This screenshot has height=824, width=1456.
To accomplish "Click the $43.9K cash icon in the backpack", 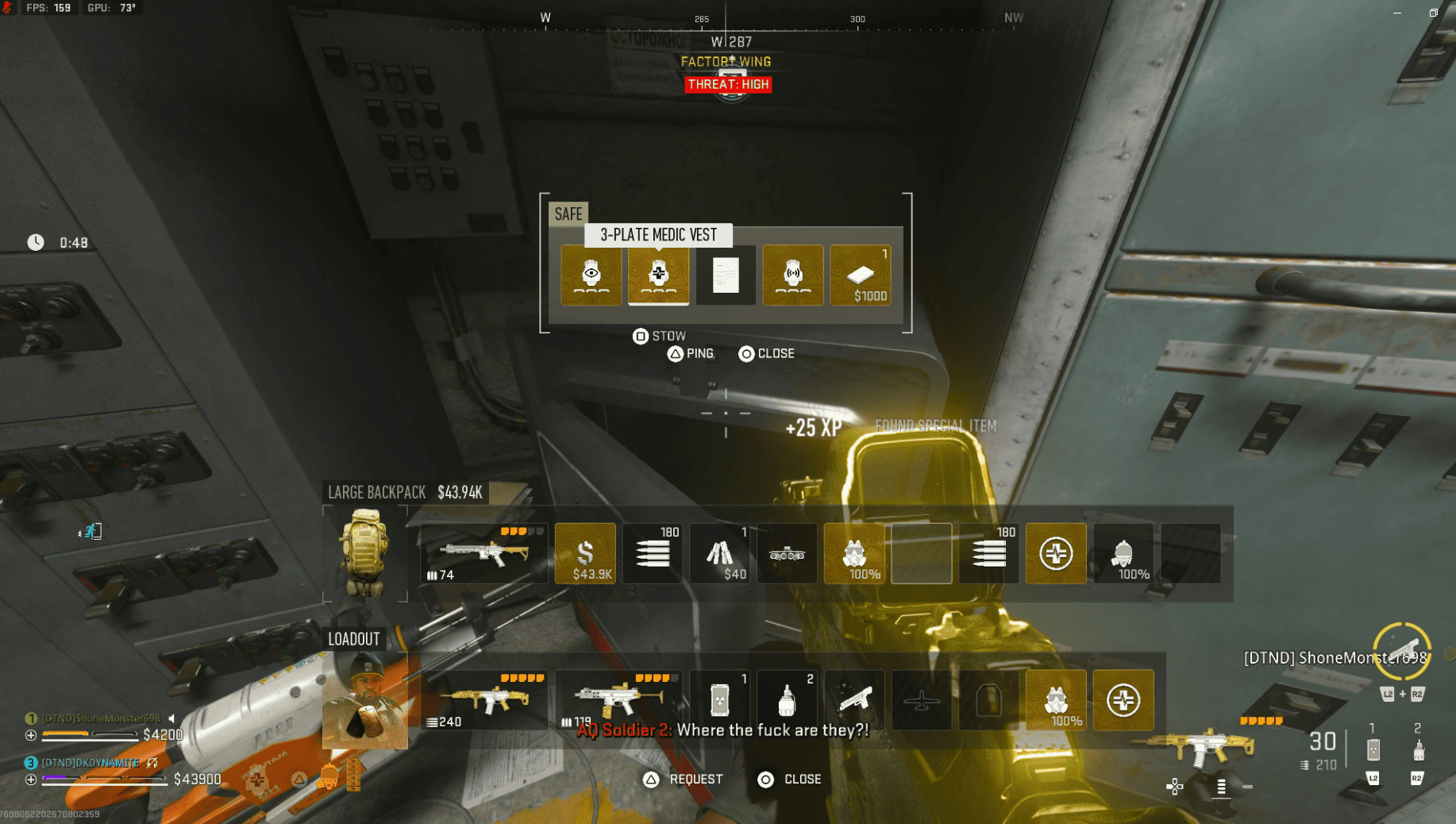I will [x=585, y=553].
